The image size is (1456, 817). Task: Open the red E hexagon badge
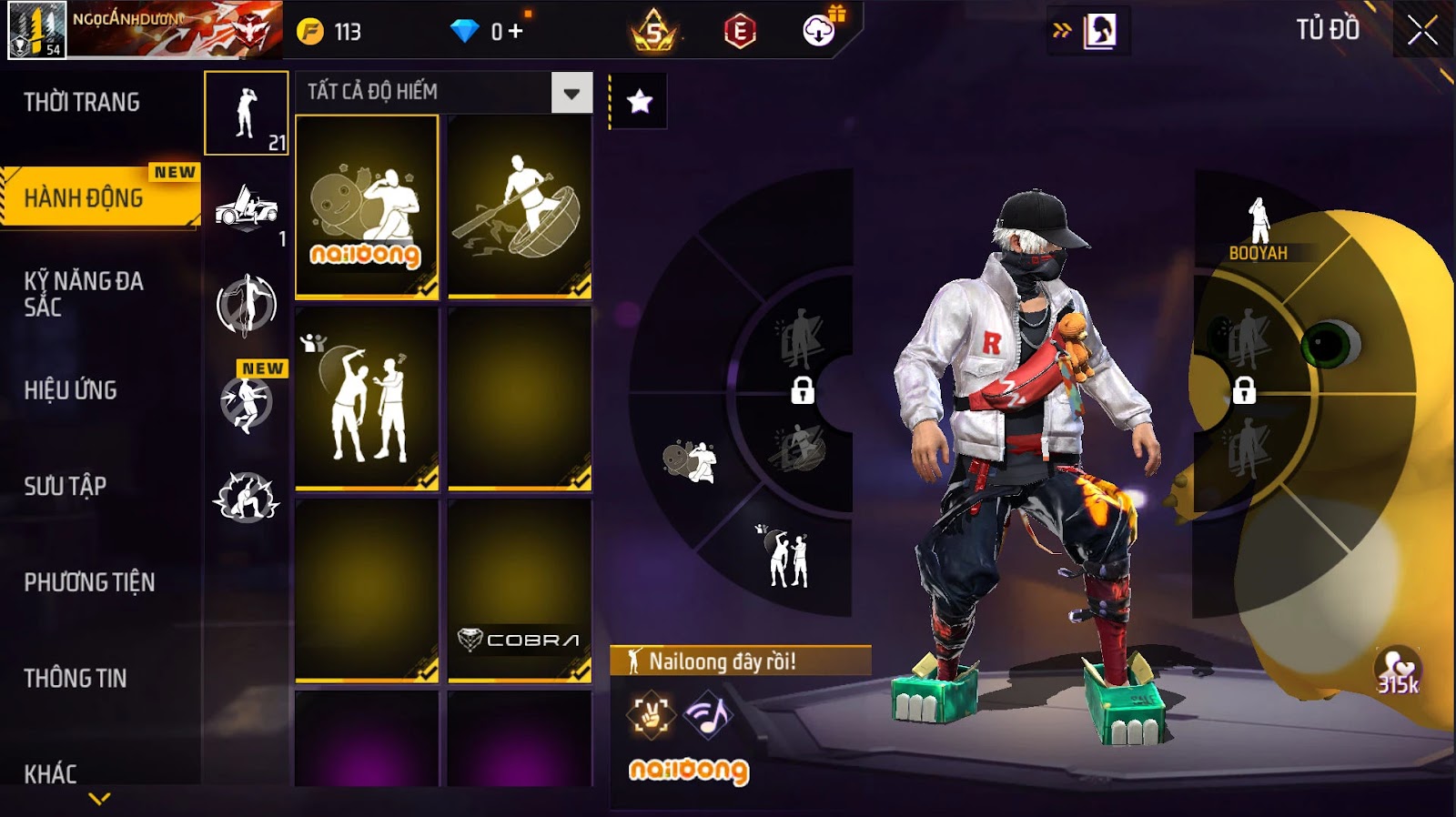tap(740, 33)
